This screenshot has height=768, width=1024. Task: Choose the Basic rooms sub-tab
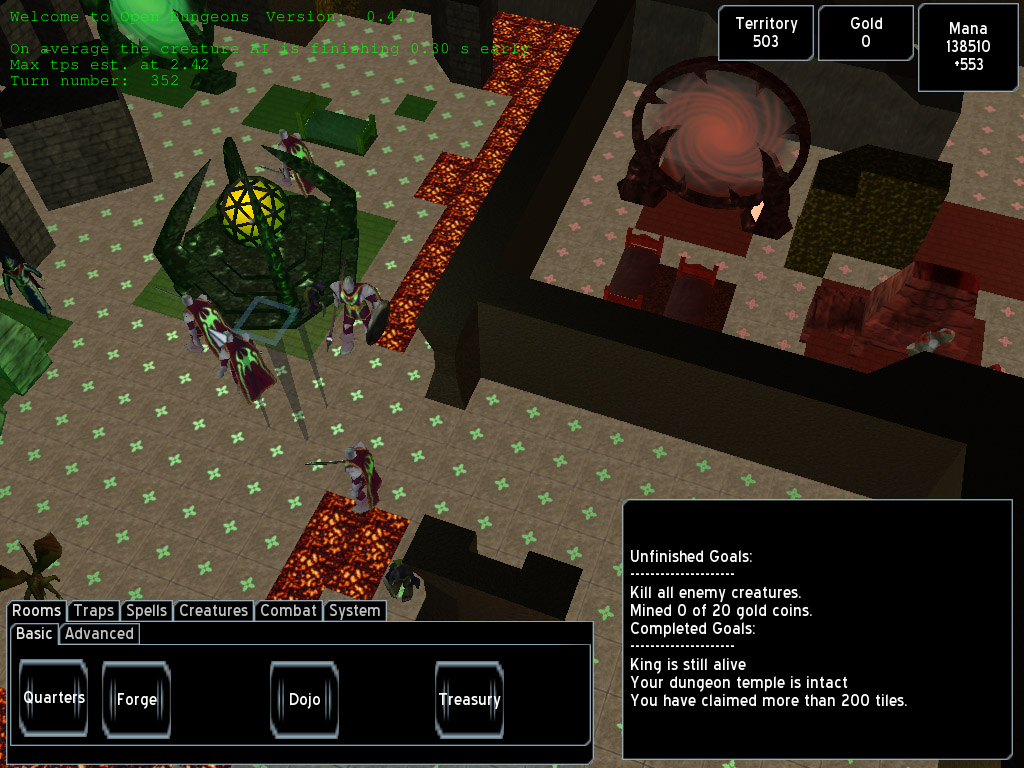tap(34, 634)
